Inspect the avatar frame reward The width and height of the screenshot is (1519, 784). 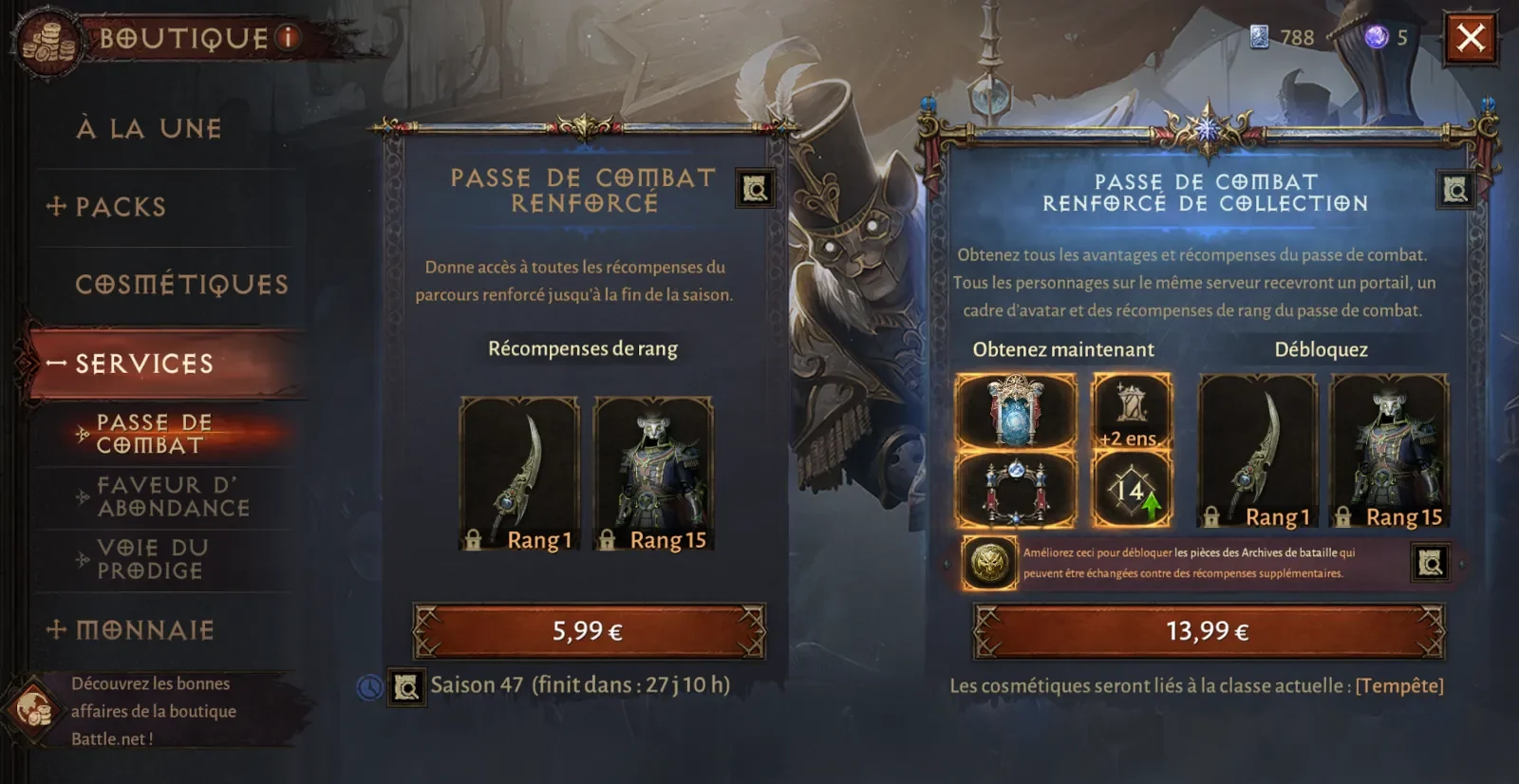(1015, 490)
